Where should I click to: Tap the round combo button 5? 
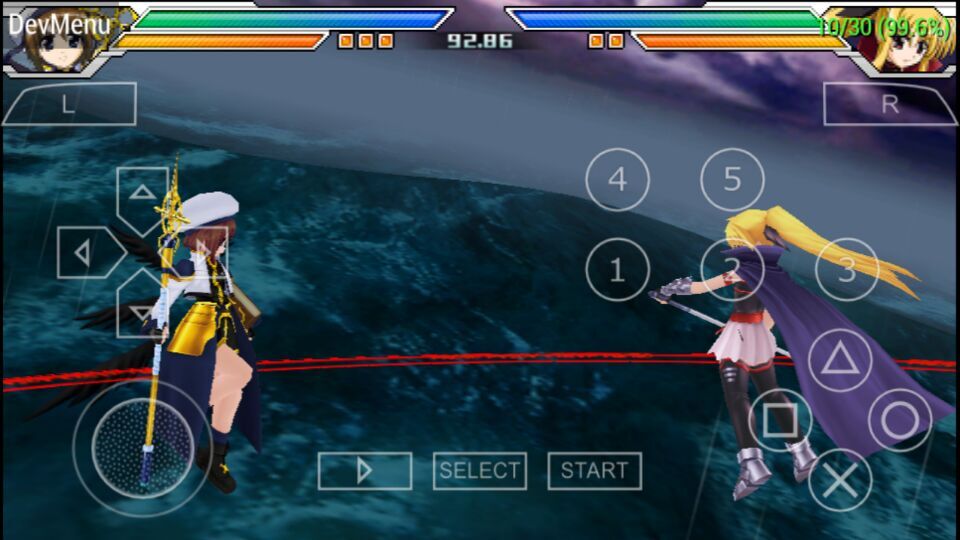[x=732, y=180]
